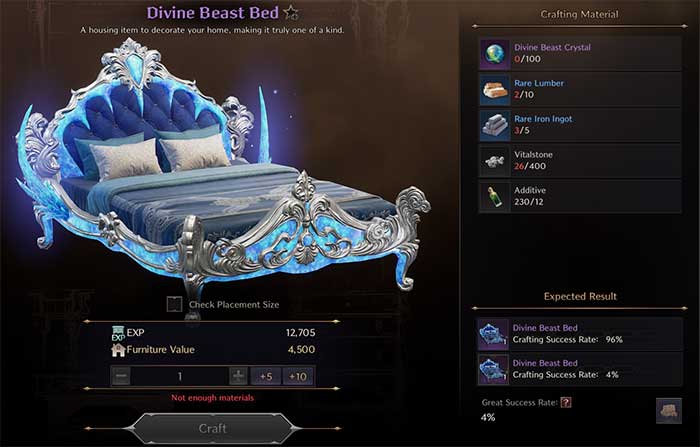This screenshot has height=447, width=700.
Task: Favorite the Divine Beast Bed star
Action: pyautogui.click(x=291, y=14)
